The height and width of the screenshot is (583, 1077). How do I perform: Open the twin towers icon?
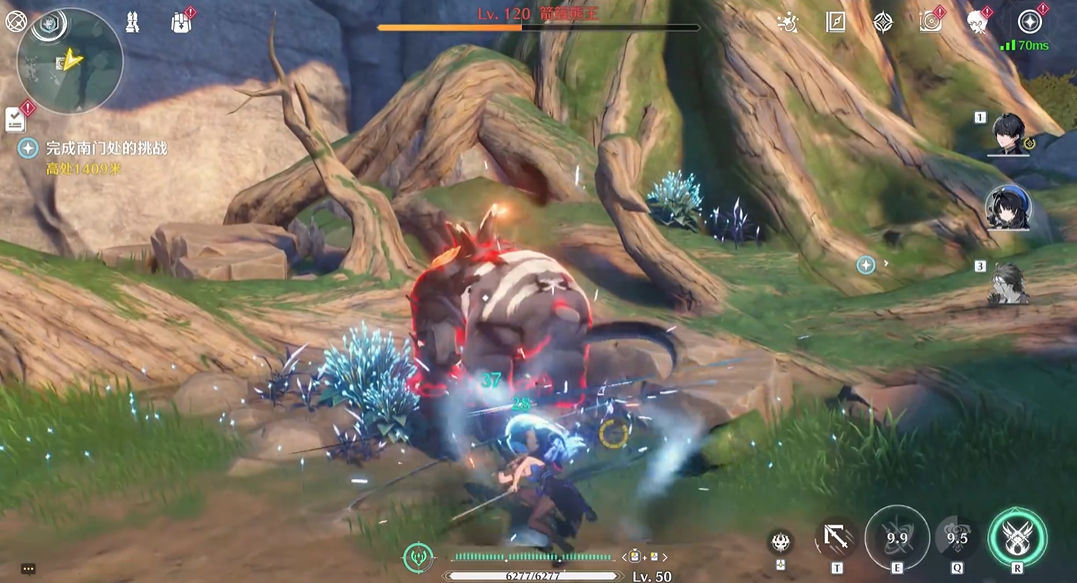130,21
